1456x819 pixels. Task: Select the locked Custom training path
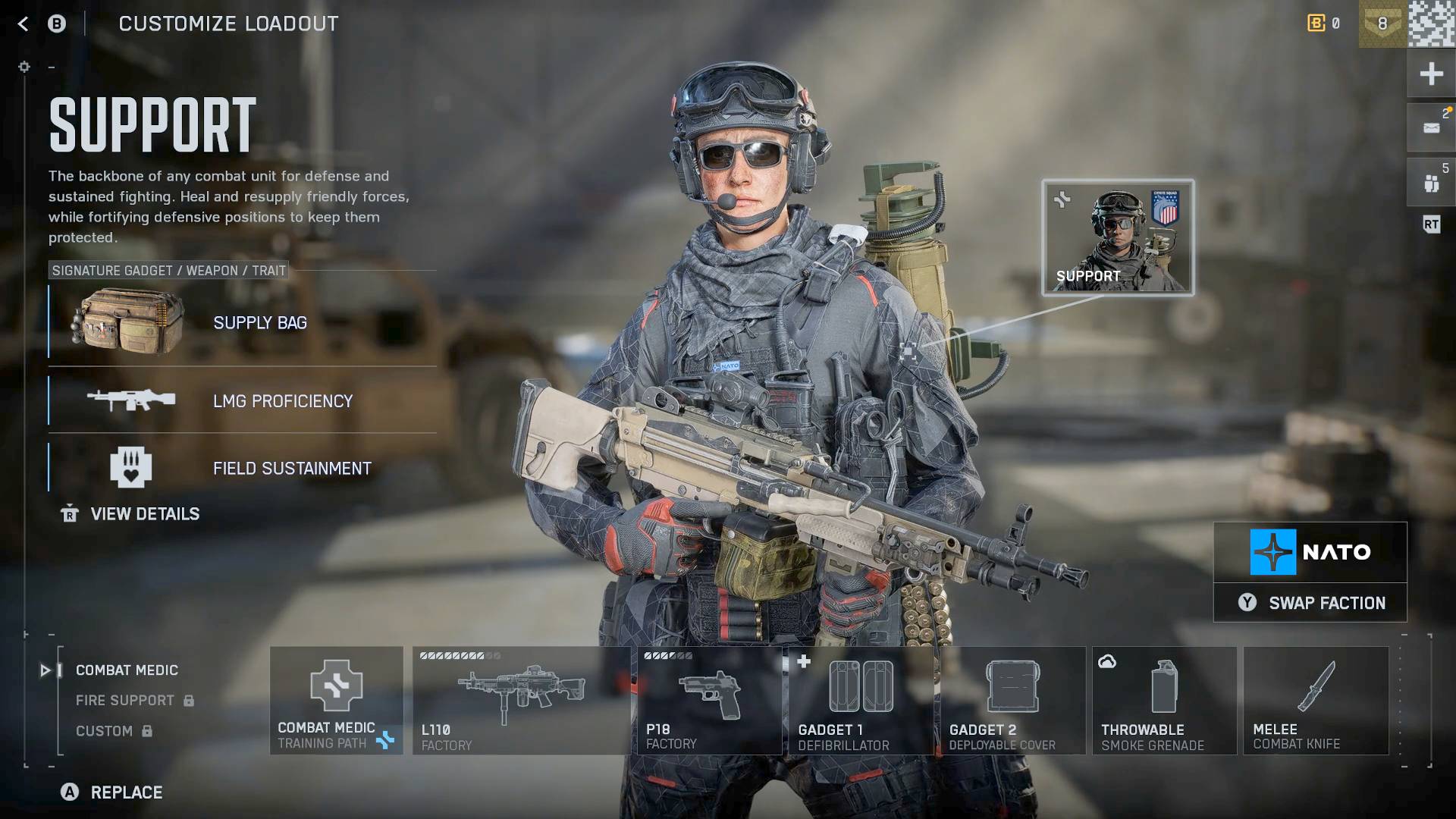tap(106, 730)
